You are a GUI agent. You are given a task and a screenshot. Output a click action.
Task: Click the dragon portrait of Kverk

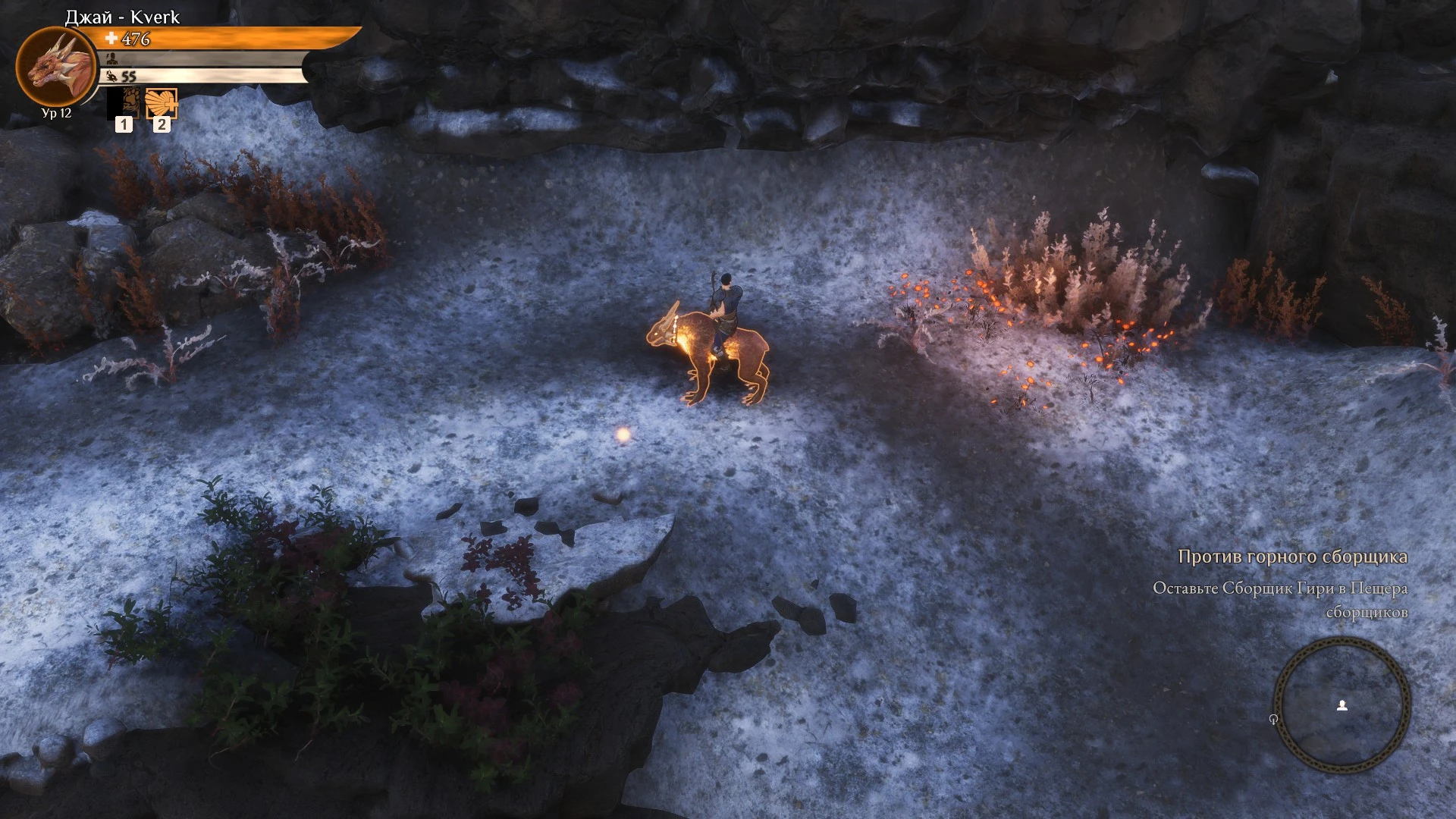click(55, 67)
